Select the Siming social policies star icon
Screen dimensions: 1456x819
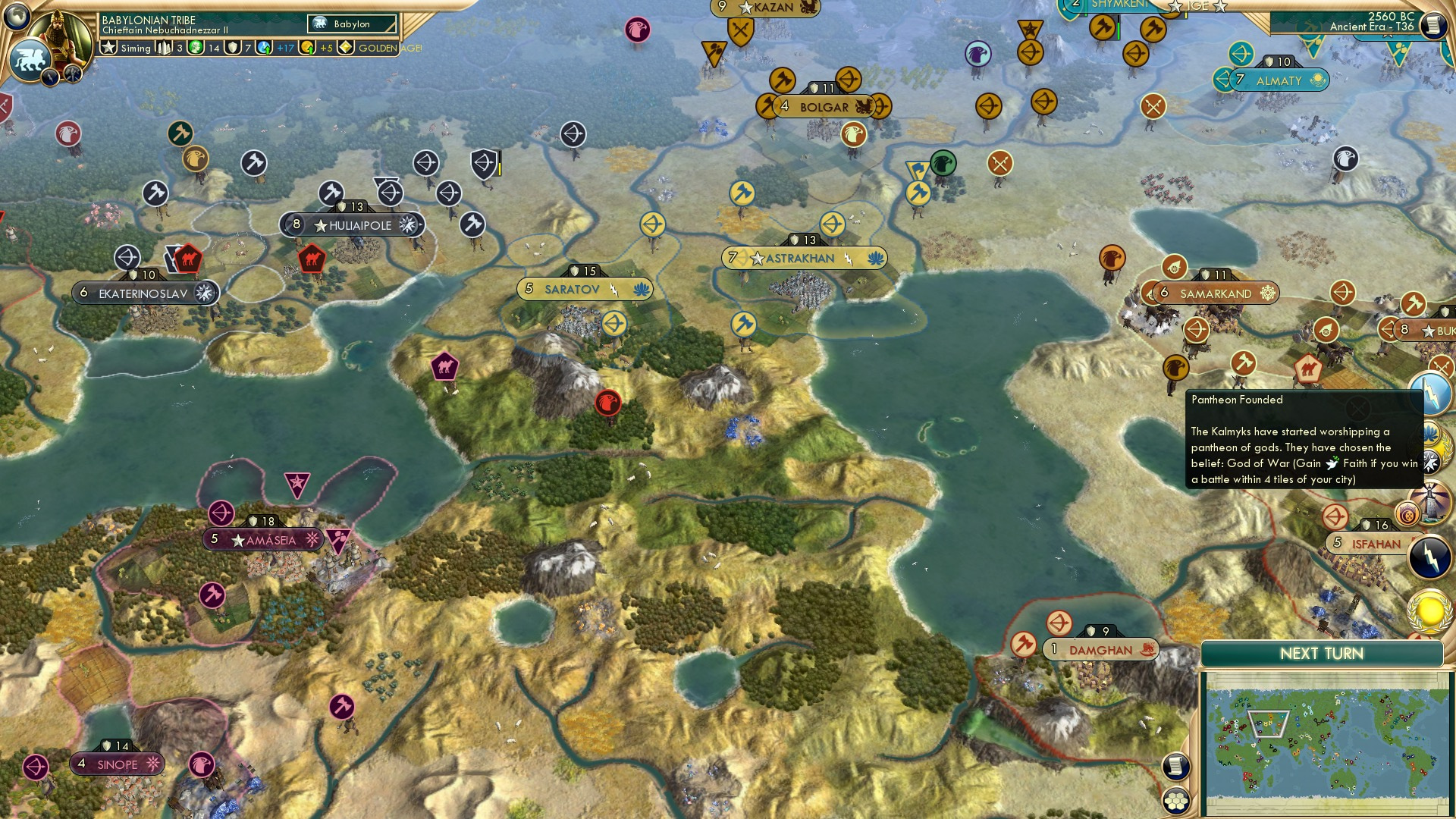click(110, 47)
